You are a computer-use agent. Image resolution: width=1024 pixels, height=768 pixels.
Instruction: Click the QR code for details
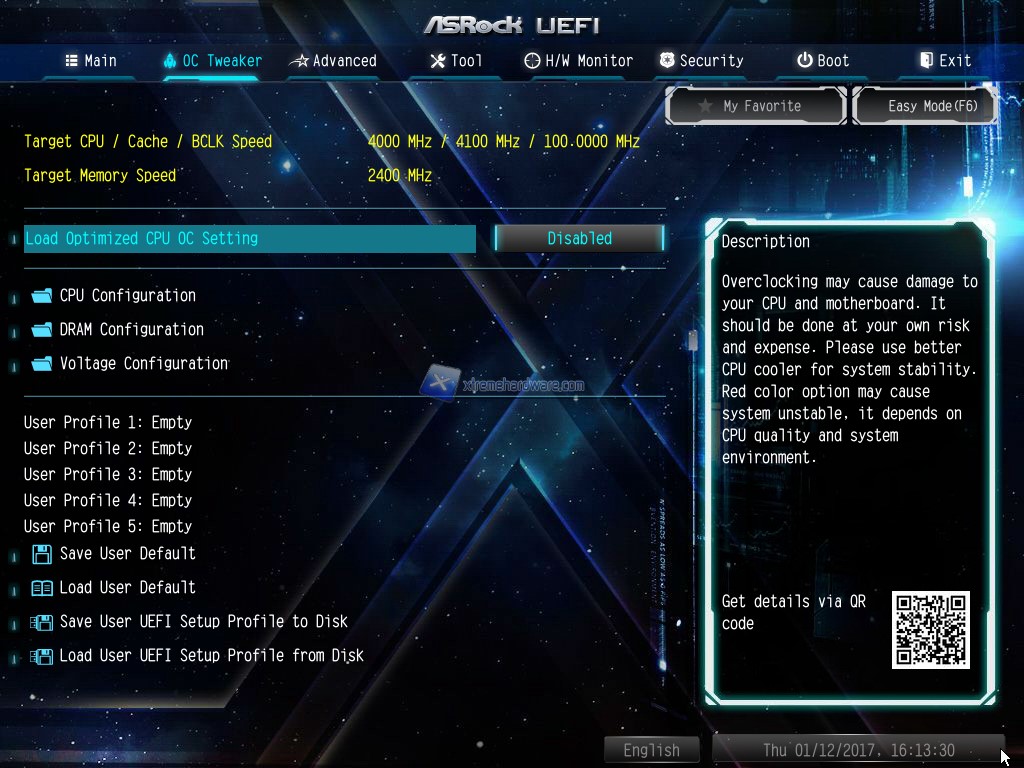(x=930, y=630)
